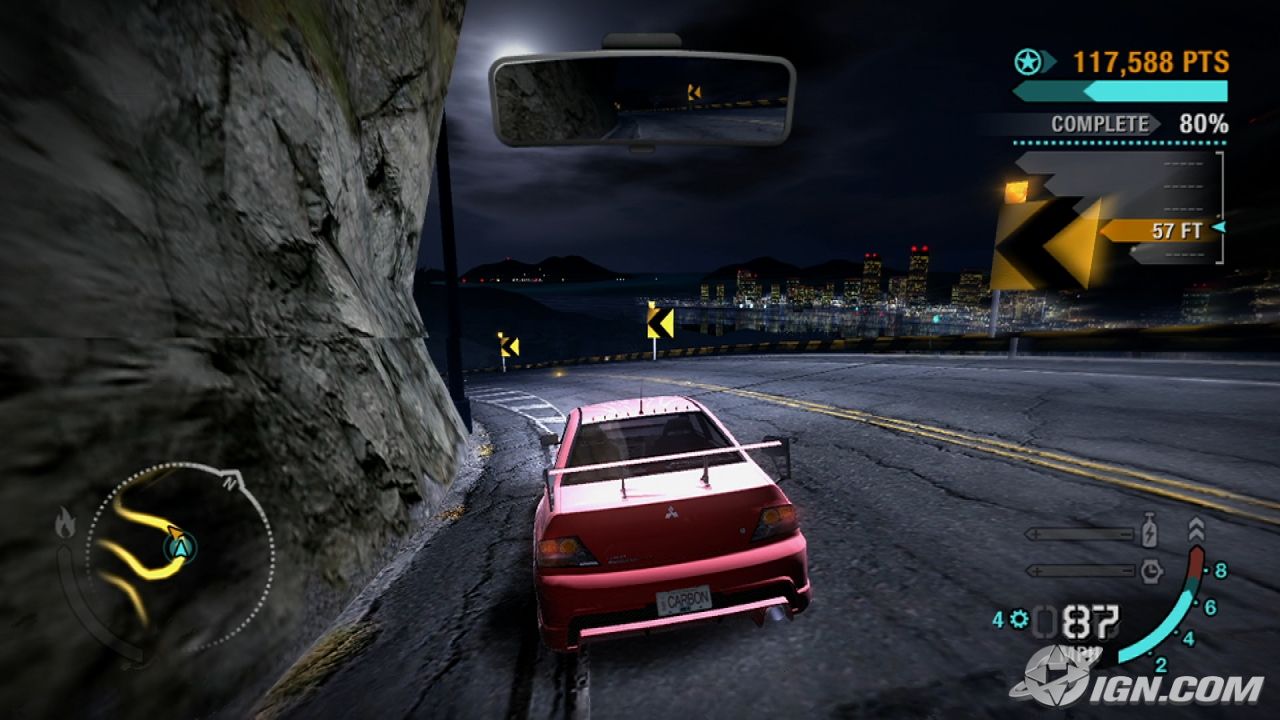
Task: Activate the speedbreaker stopwatch icon
Action: click(1150, 570)
